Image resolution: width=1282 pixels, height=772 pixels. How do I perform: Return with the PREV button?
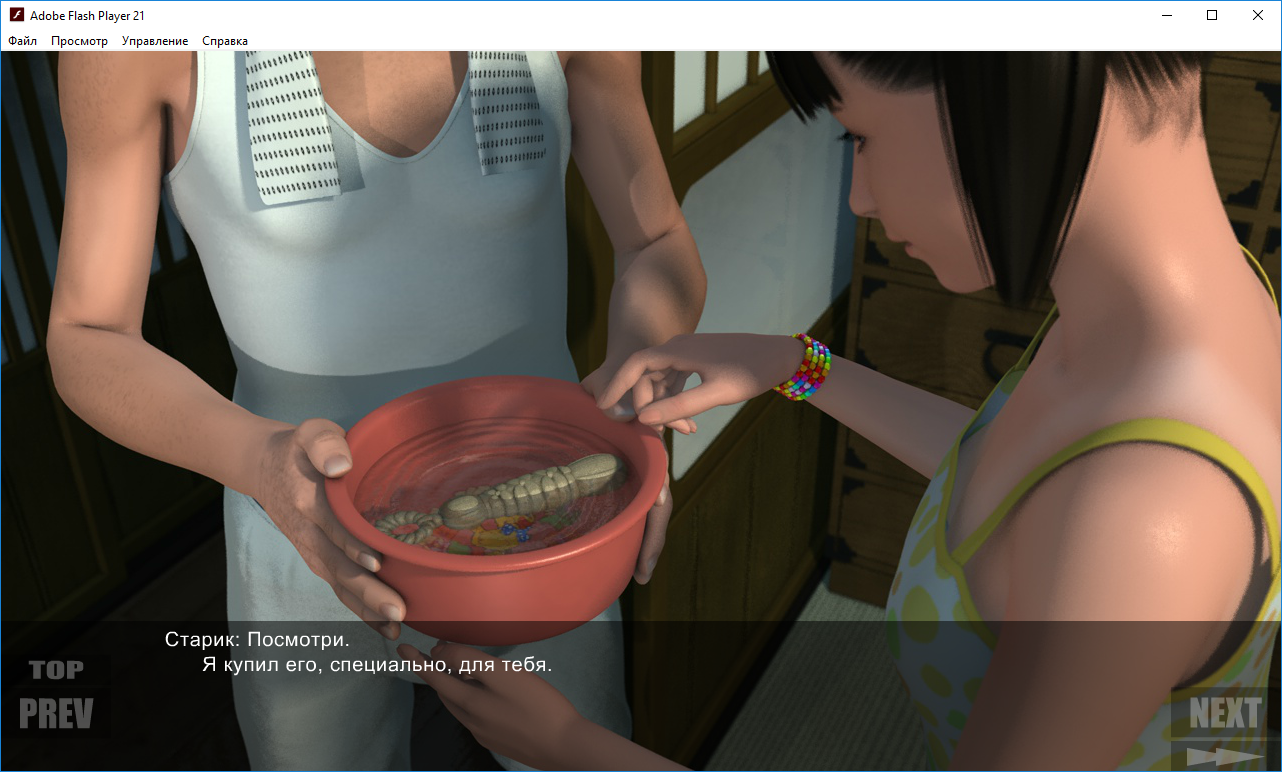click(56, 714)
